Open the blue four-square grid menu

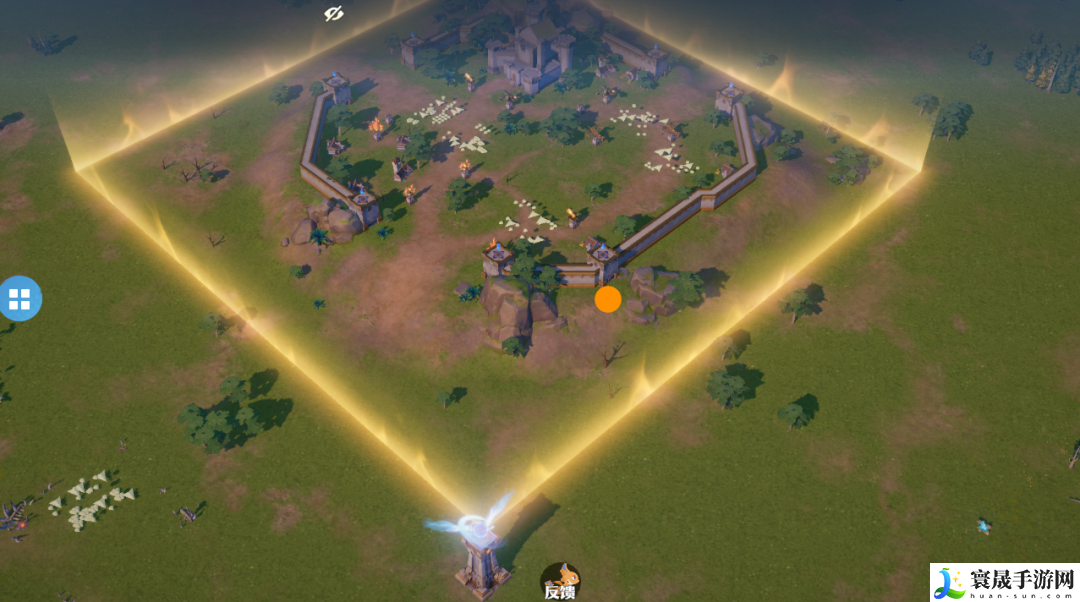point(20,298)
